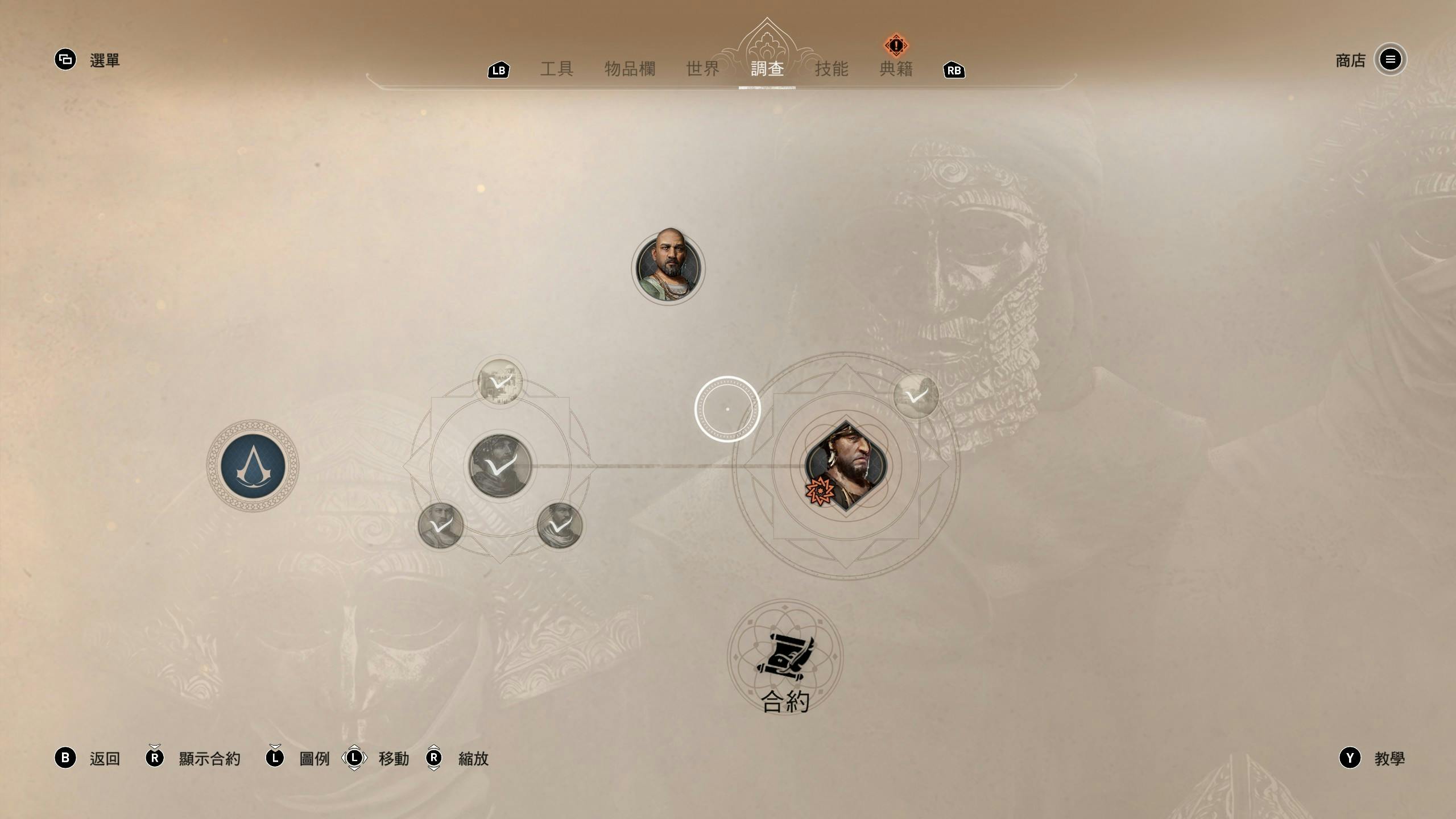The image size is (1456, 819).
Task: Switch to the 世界 tab
Action: pyautogui.click(x=703, y=69)
